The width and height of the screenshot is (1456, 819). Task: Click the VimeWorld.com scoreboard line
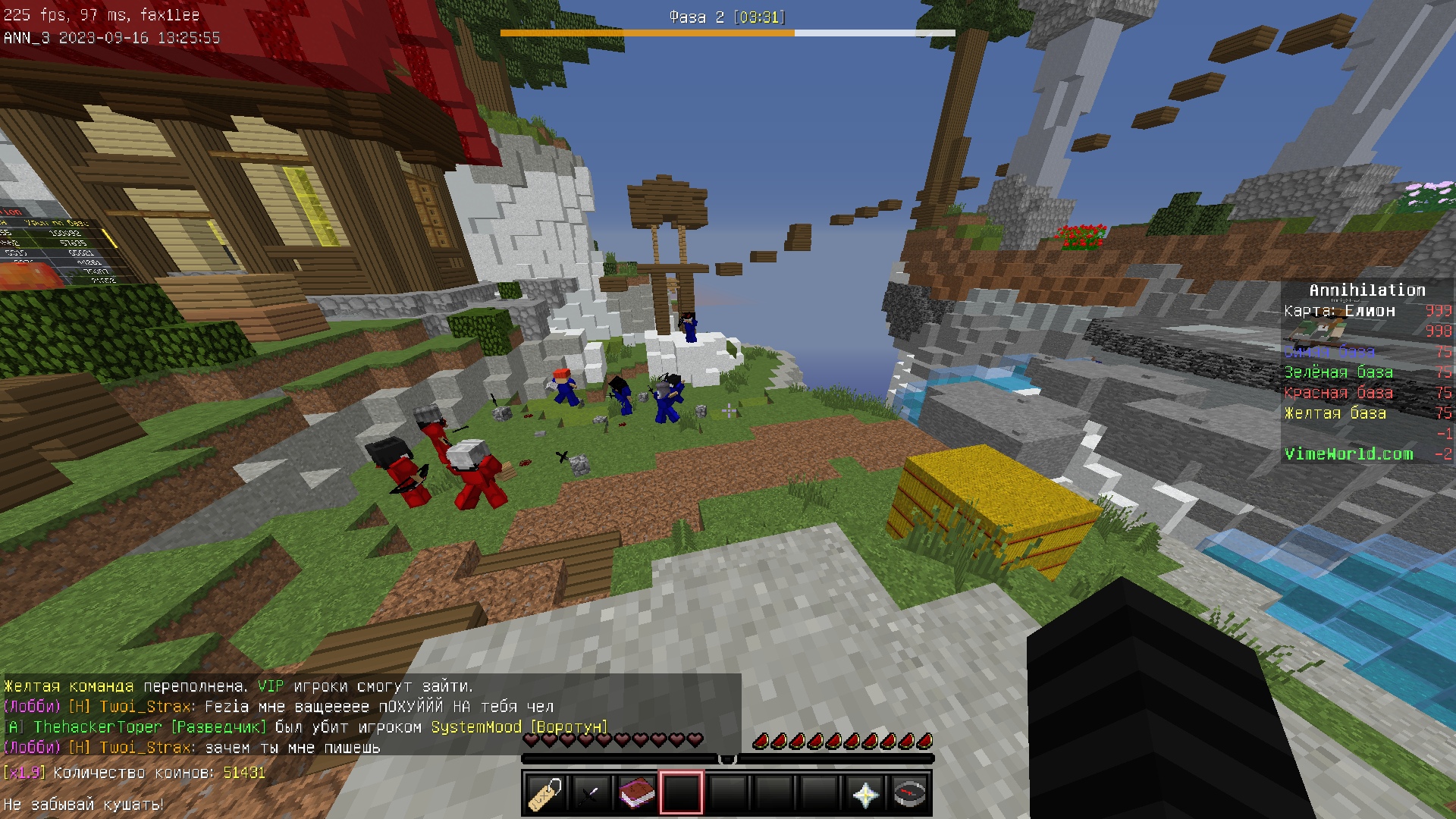point(1348,454)
